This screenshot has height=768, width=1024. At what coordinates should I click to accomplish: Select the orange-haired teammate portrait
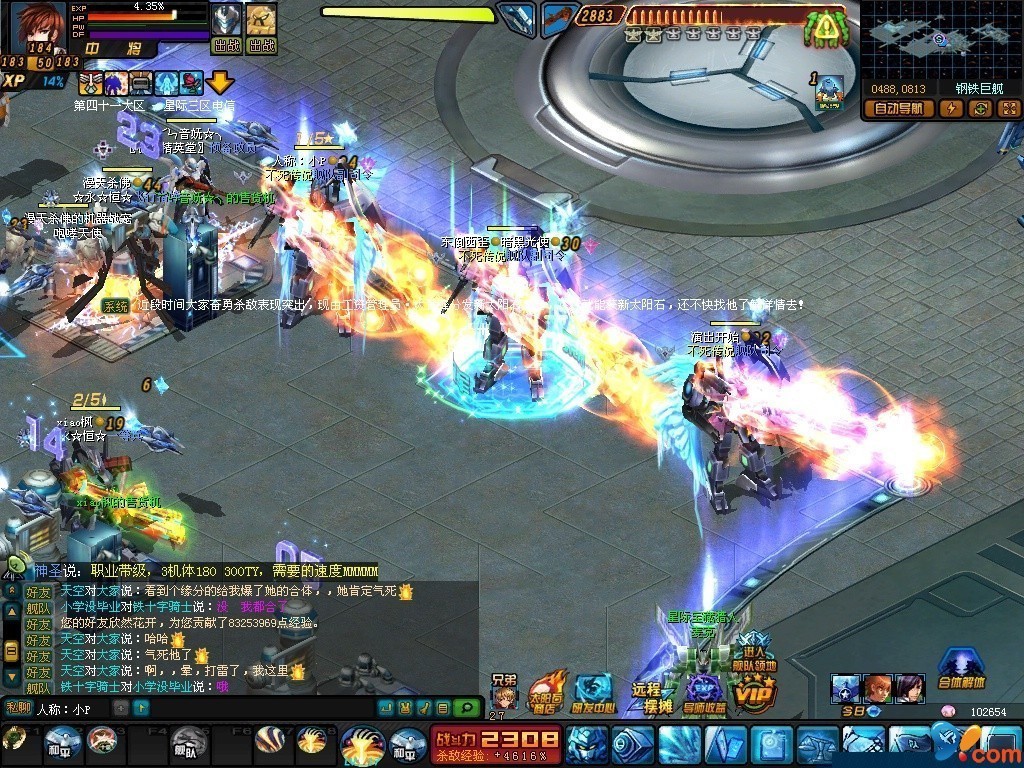coord(877,688)
